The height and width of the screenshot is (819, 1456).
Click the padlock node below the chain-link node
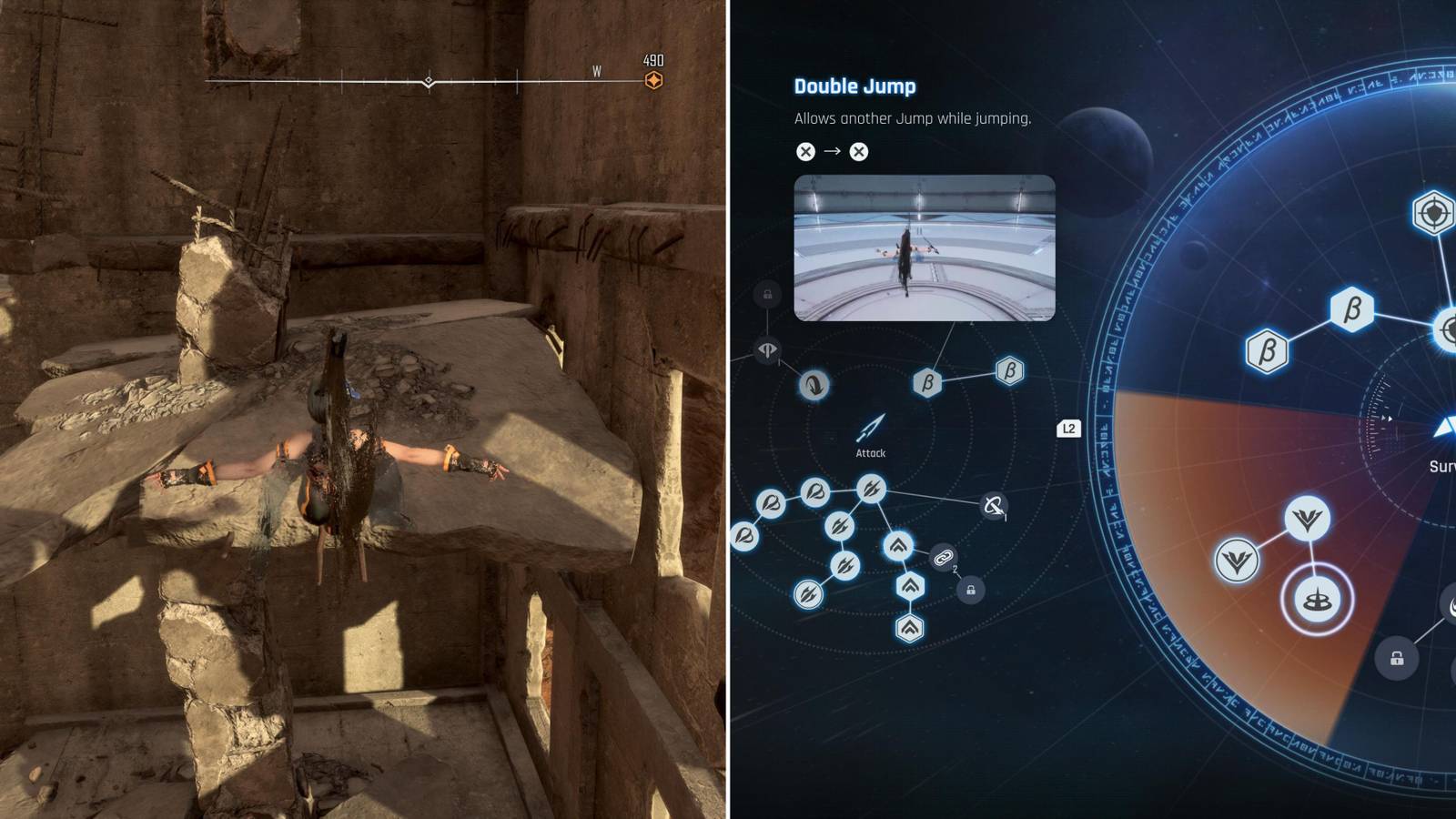point(969,591)
